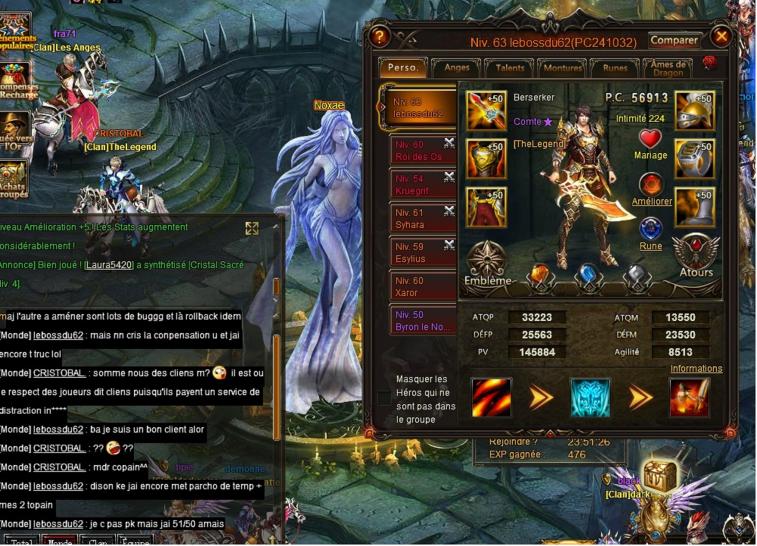Viewport: 757px width, 546px height.
Task: Open the Rune blue orb icon
Action: [x=651, y=229]
